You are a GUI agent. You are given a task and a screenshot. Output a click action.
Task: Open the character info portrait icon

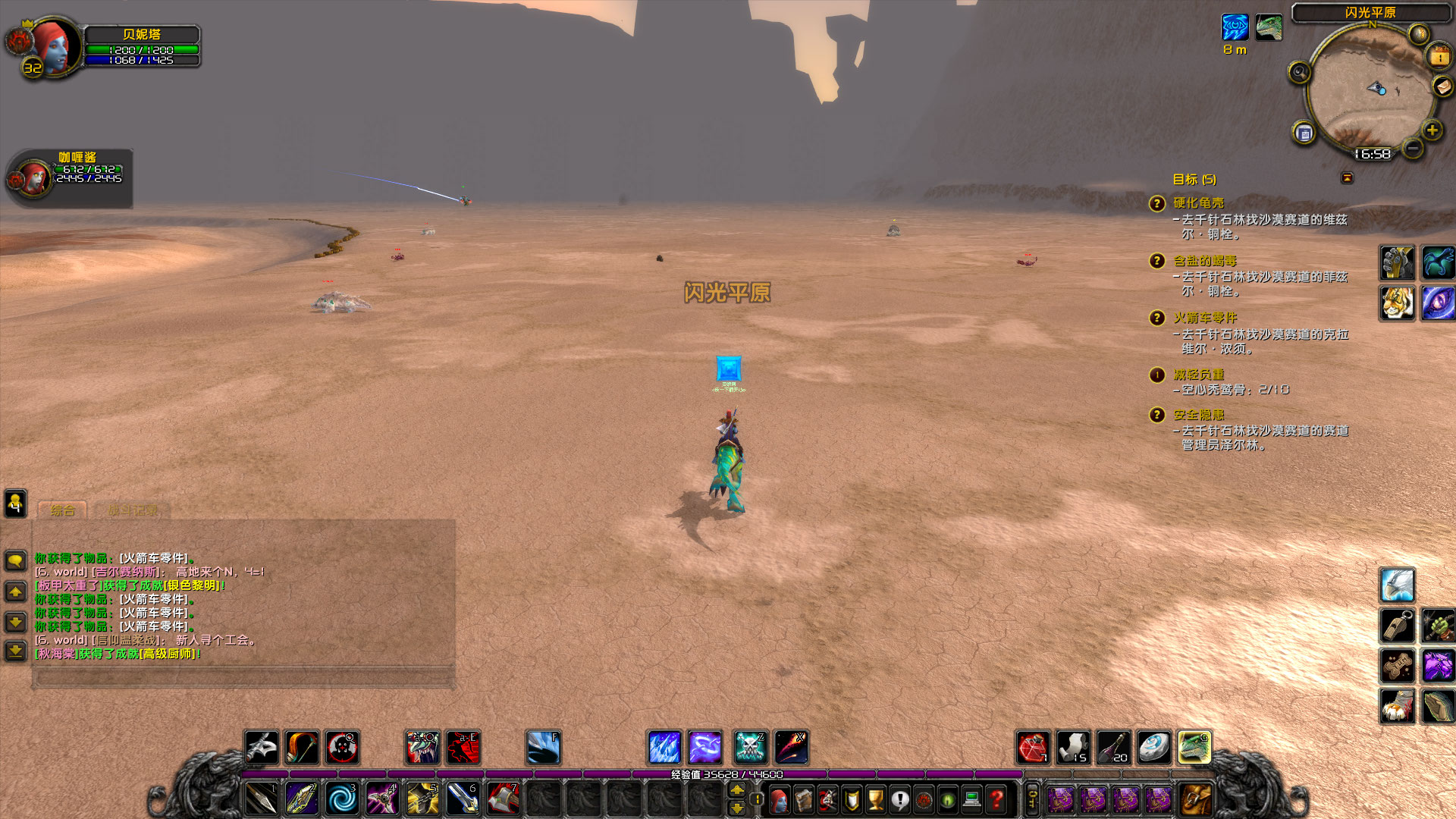(x=779, y=799)
